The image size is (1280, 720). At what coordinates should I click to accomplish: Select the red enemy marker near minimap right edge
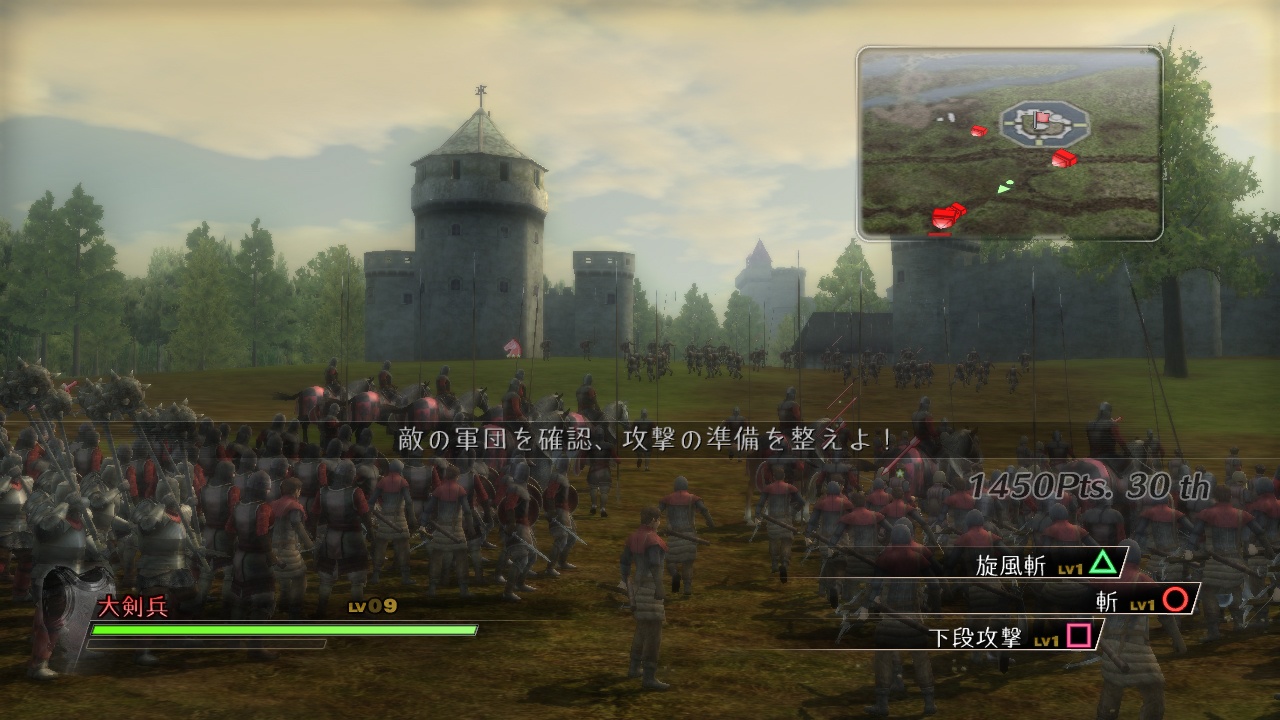pos(1064,158)
